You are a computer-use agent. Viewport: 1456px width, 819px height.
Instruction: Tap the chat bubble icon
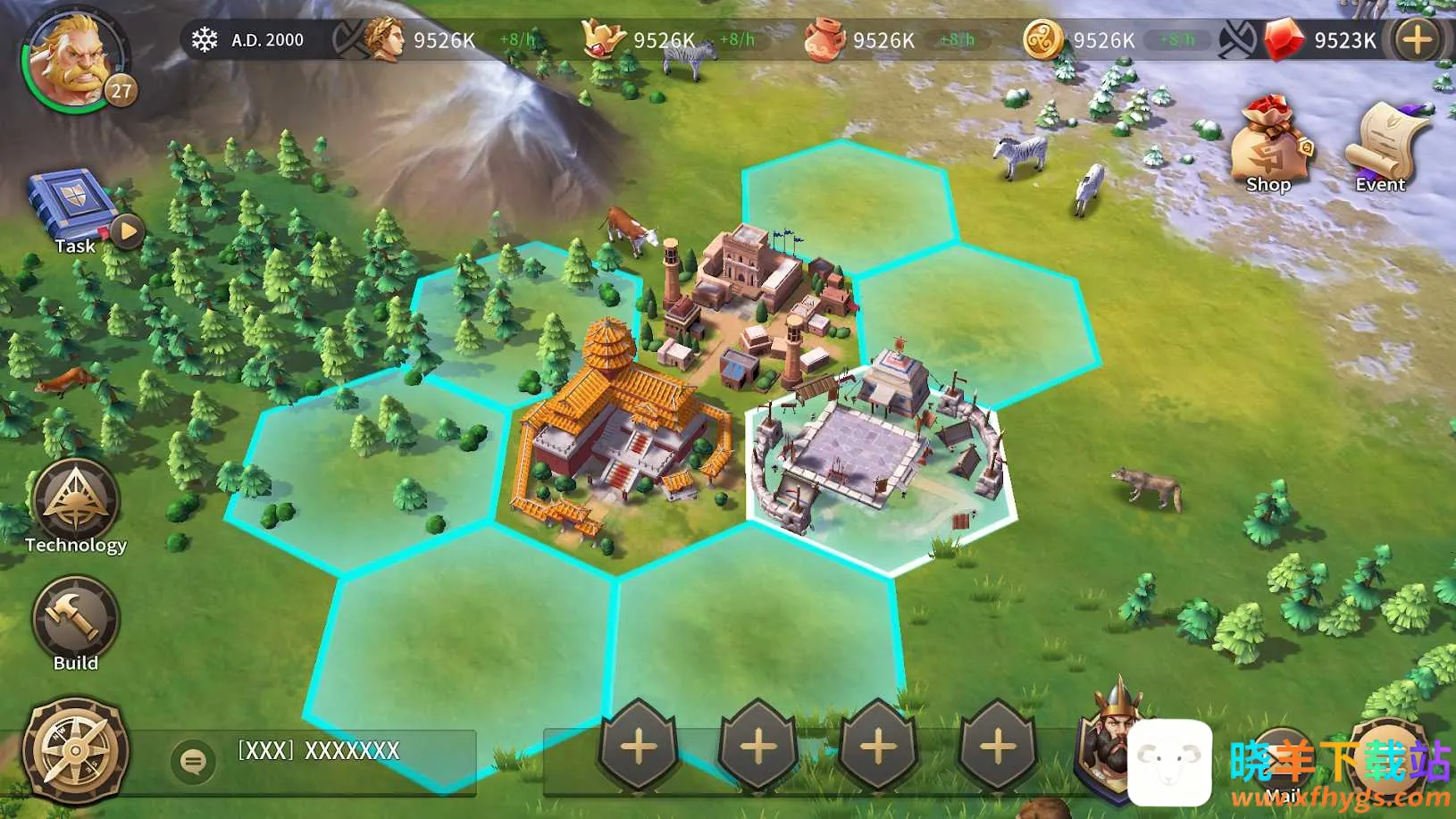pos(192,761)
